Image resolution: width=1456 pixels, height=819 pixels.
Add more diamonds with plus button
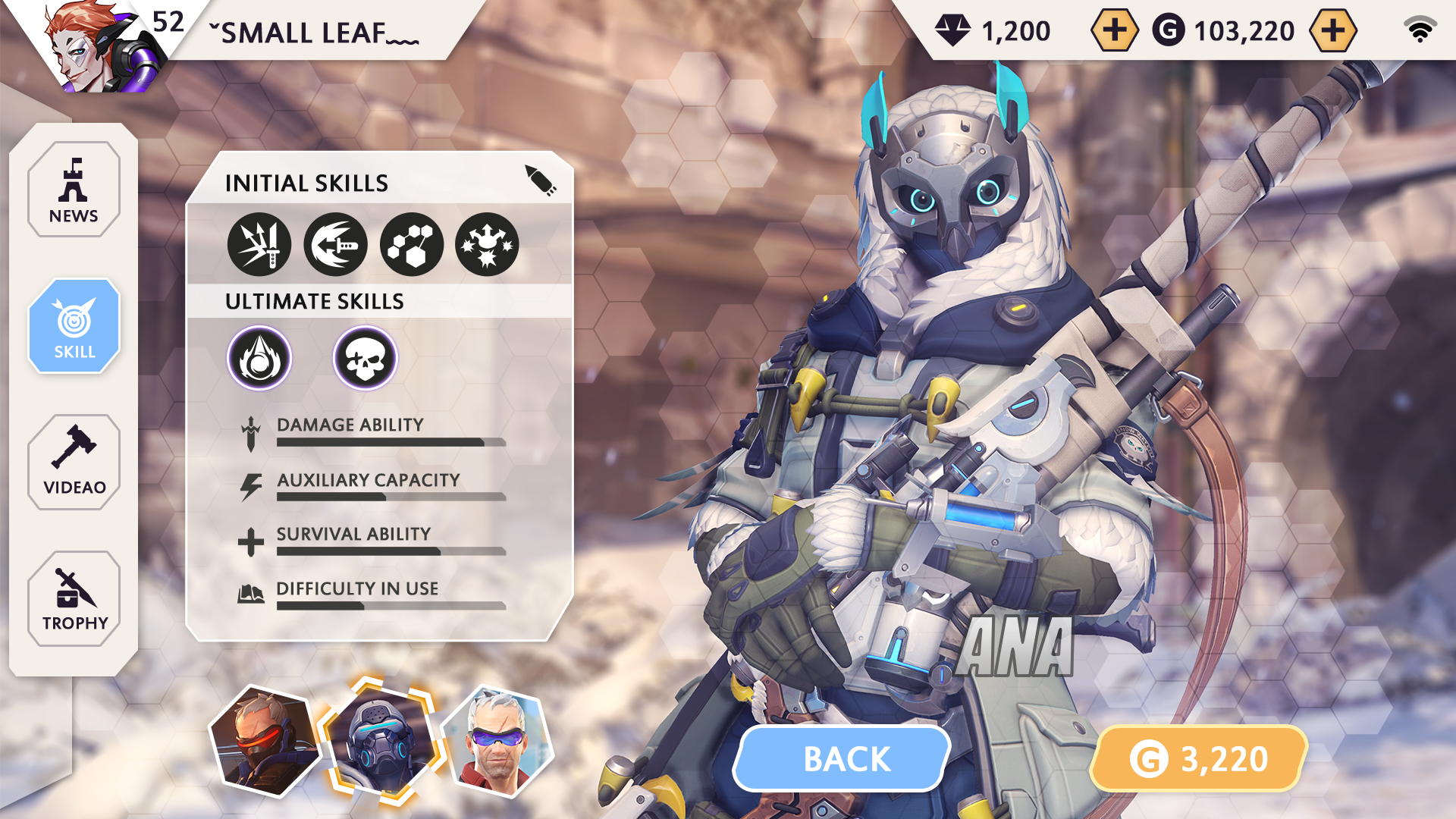coord(1114,30)
